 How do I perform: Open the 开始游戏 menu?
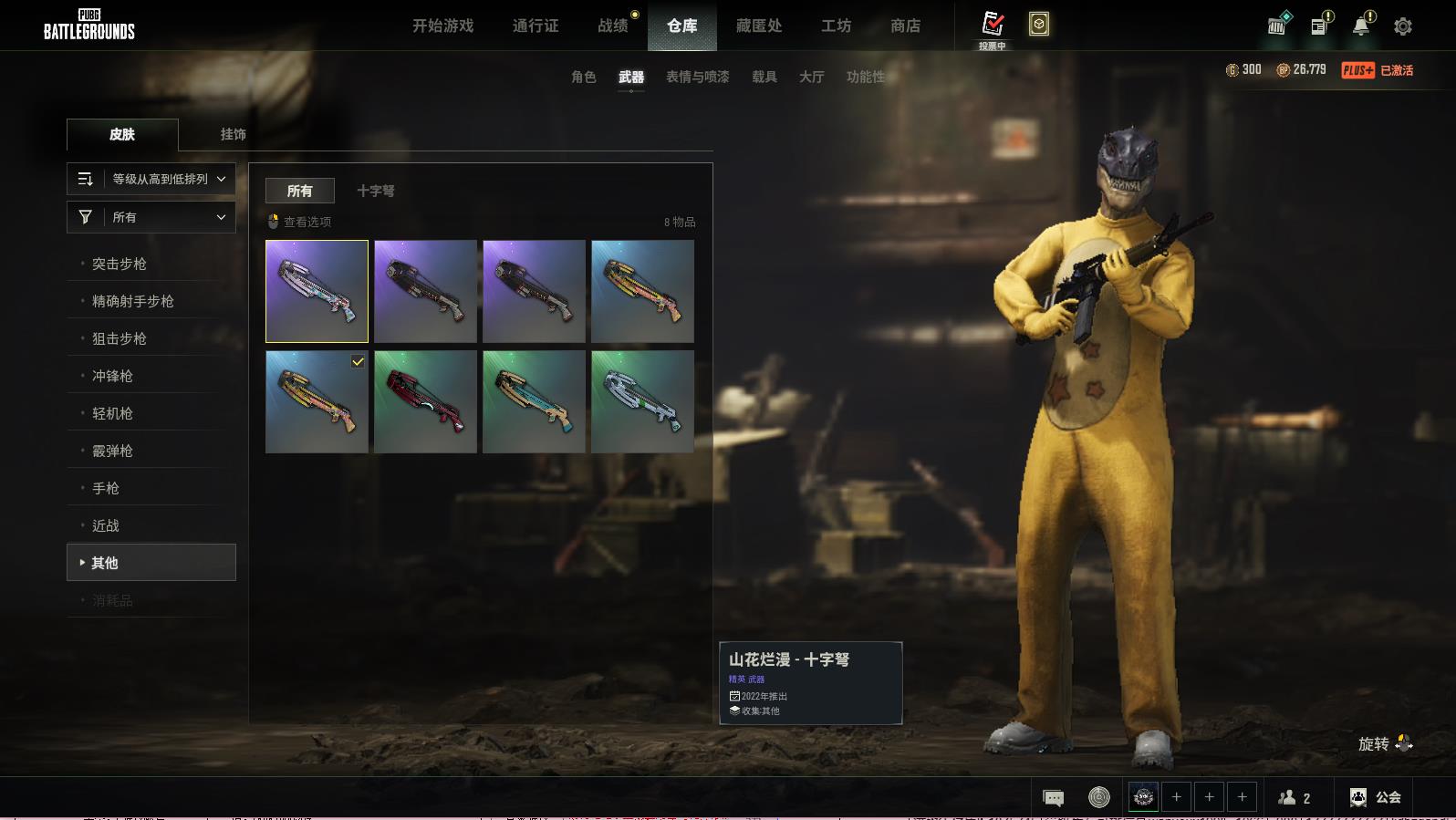(442, 26)
